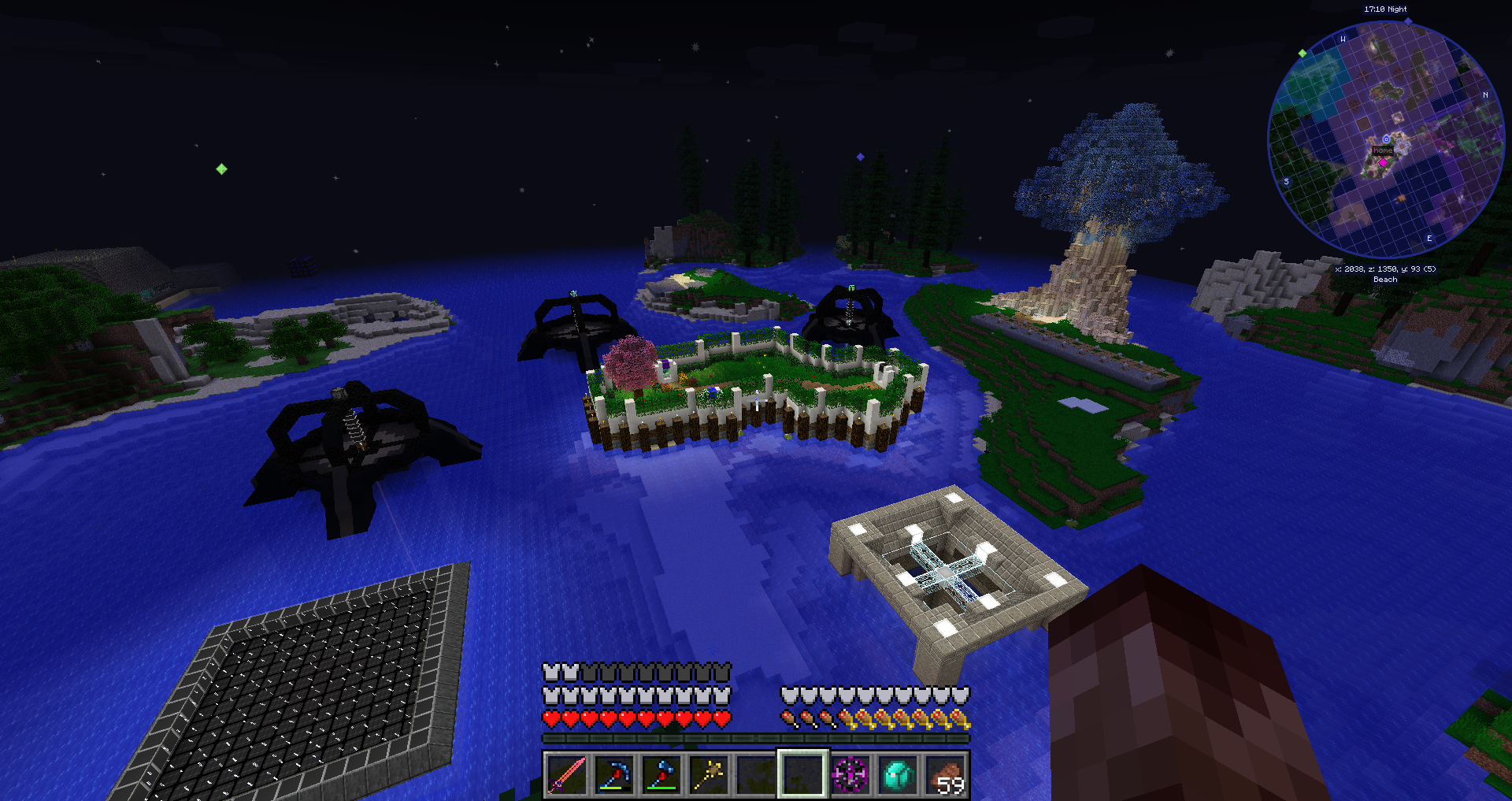Viewport: 1512px width, 801px height.
Task: Select the pink sword hotbar slot
Action: point(567,774)
